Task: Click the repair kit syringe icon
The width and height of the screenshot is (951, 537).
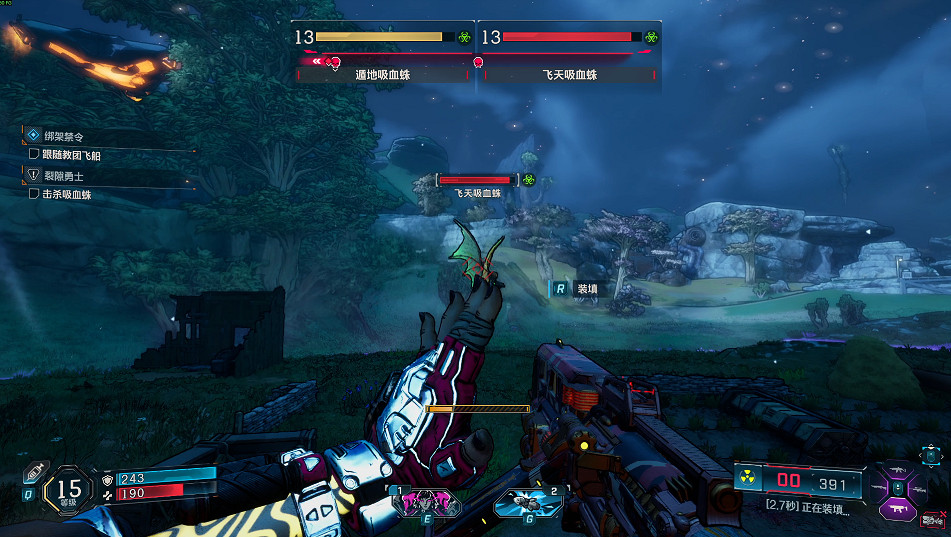Action: (33, 472)
